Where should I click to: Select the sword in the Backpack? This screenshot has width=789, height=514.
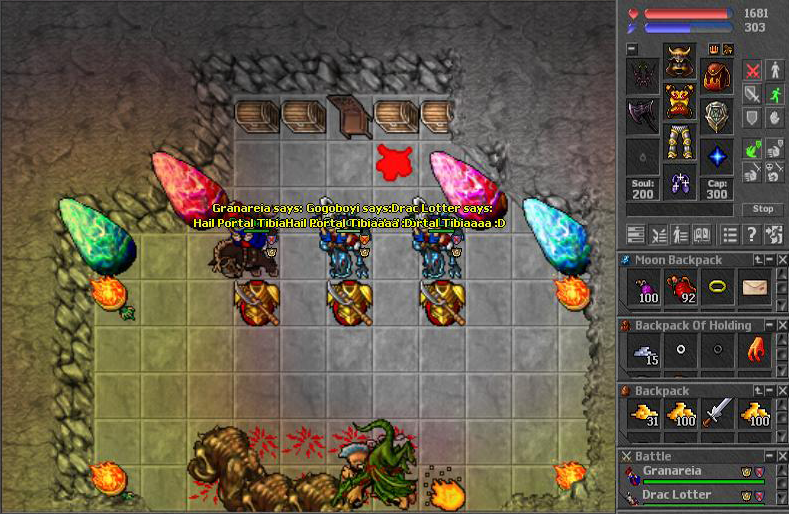719,412
